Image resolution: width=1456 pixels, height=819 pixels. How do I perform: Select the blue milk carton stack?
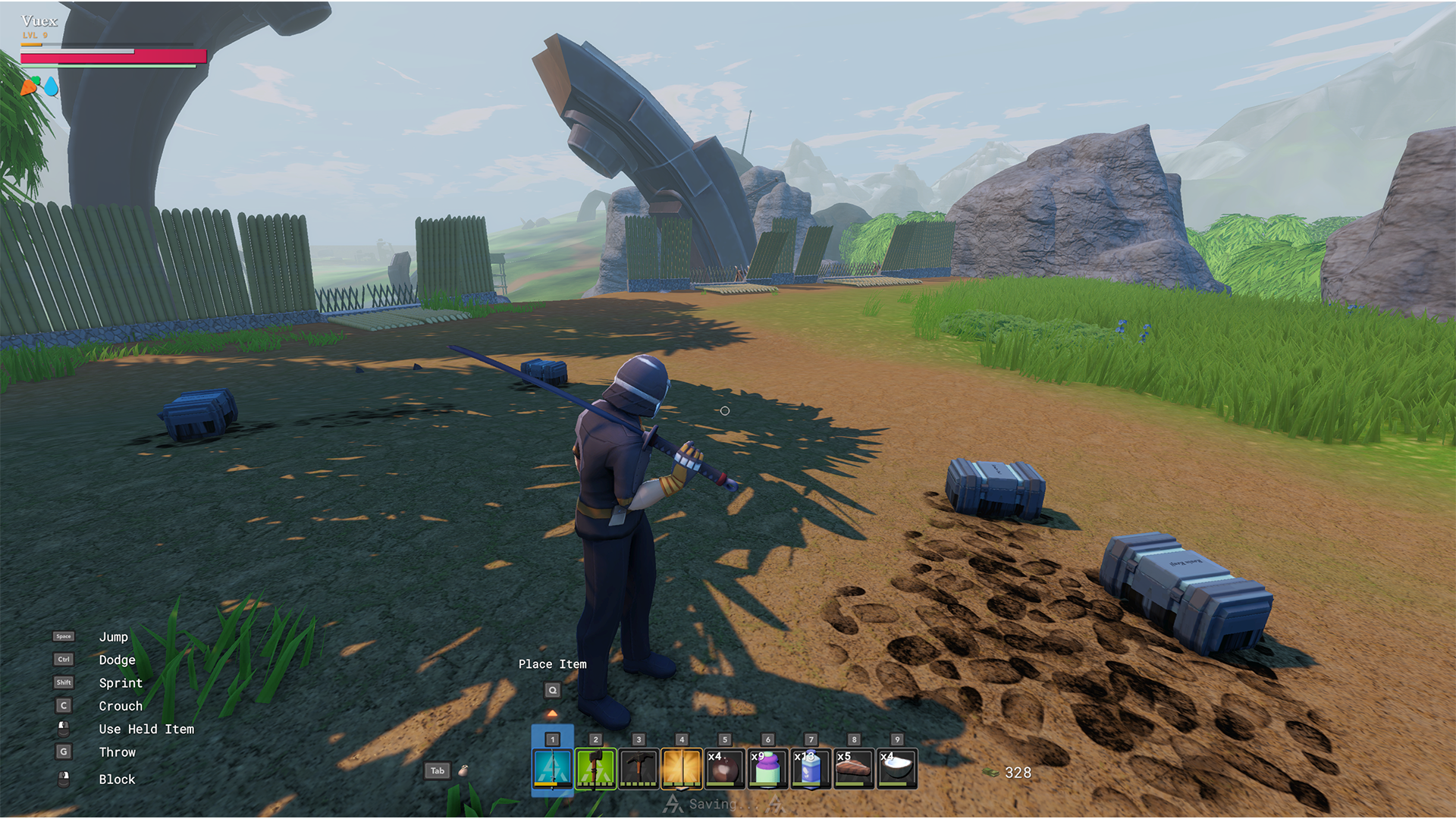click(x=811, y=768)
